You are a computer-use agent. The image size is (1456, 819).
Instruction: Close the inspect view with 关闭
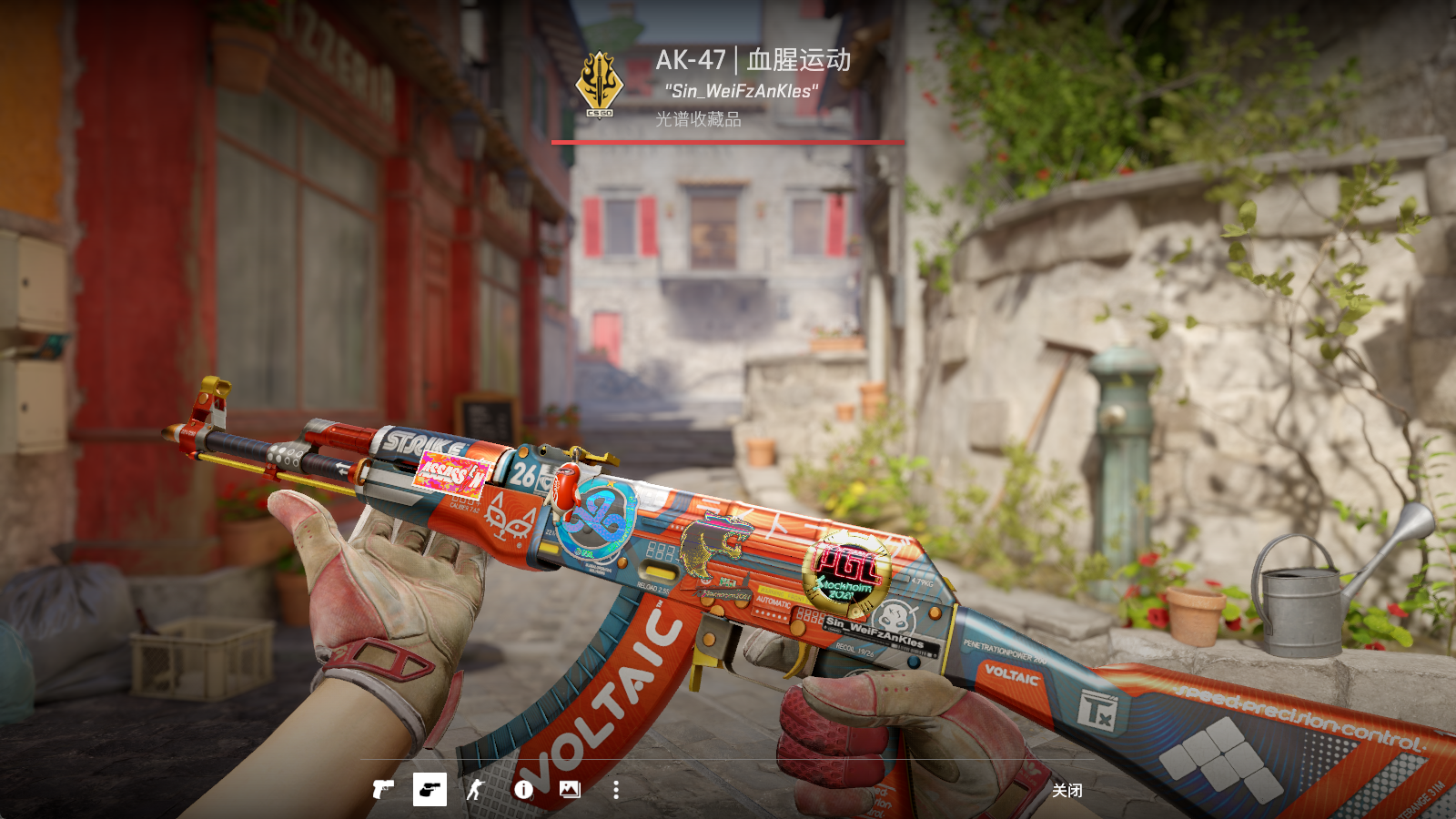pos(1067,790)
